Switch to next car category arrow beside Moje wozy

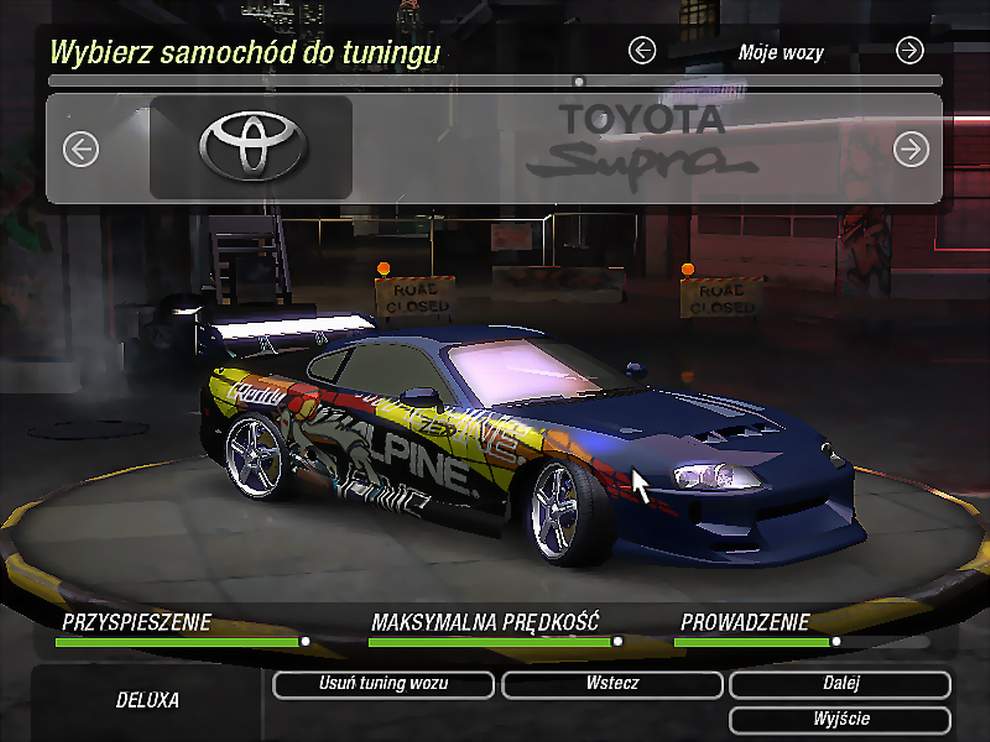(909, 51)
